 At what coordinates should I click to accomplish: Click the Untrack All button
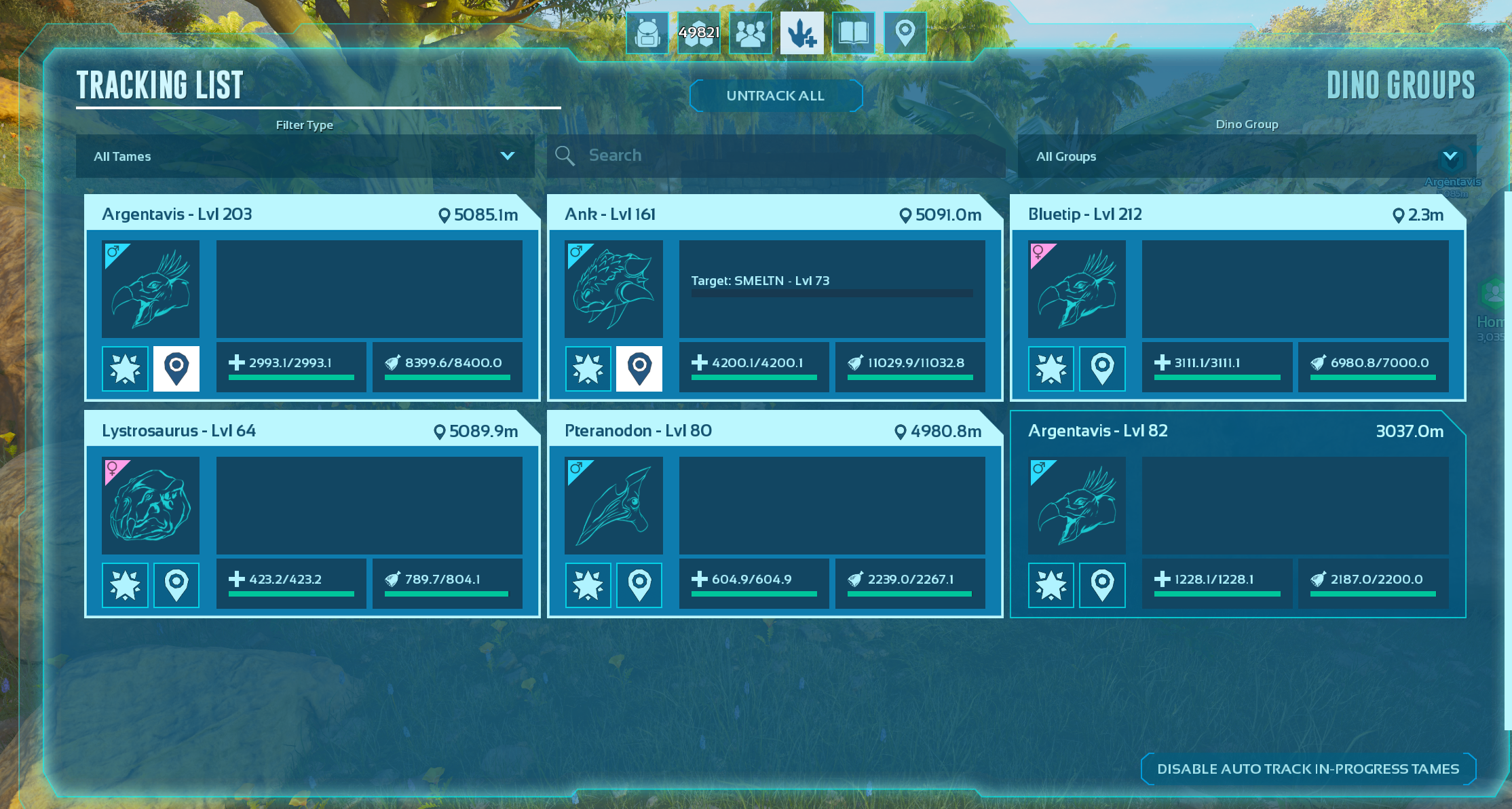(x=776, y=96)
